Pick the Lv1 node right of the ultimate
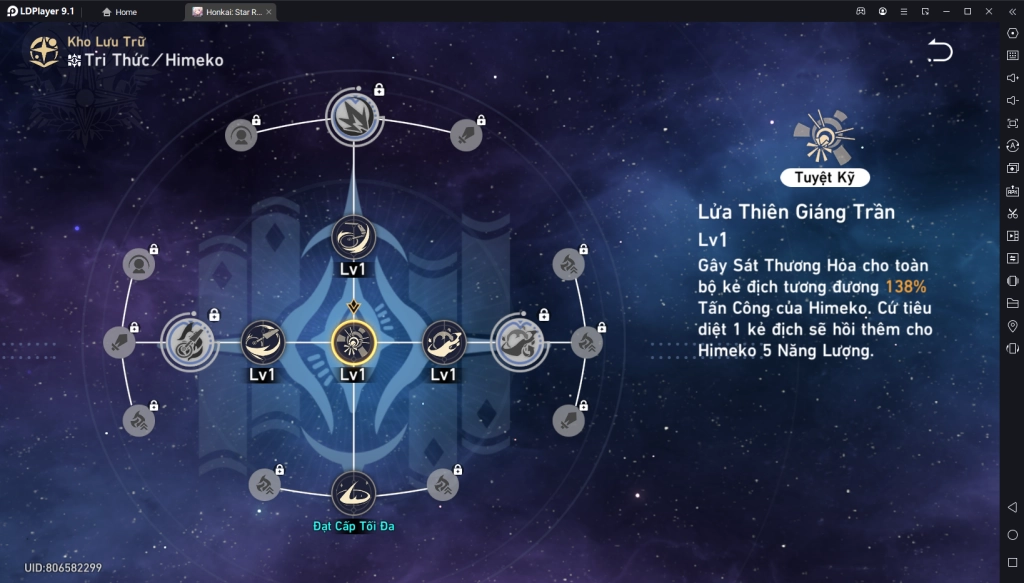Viewport: 1024px width, 583px height. pos(443,342)
